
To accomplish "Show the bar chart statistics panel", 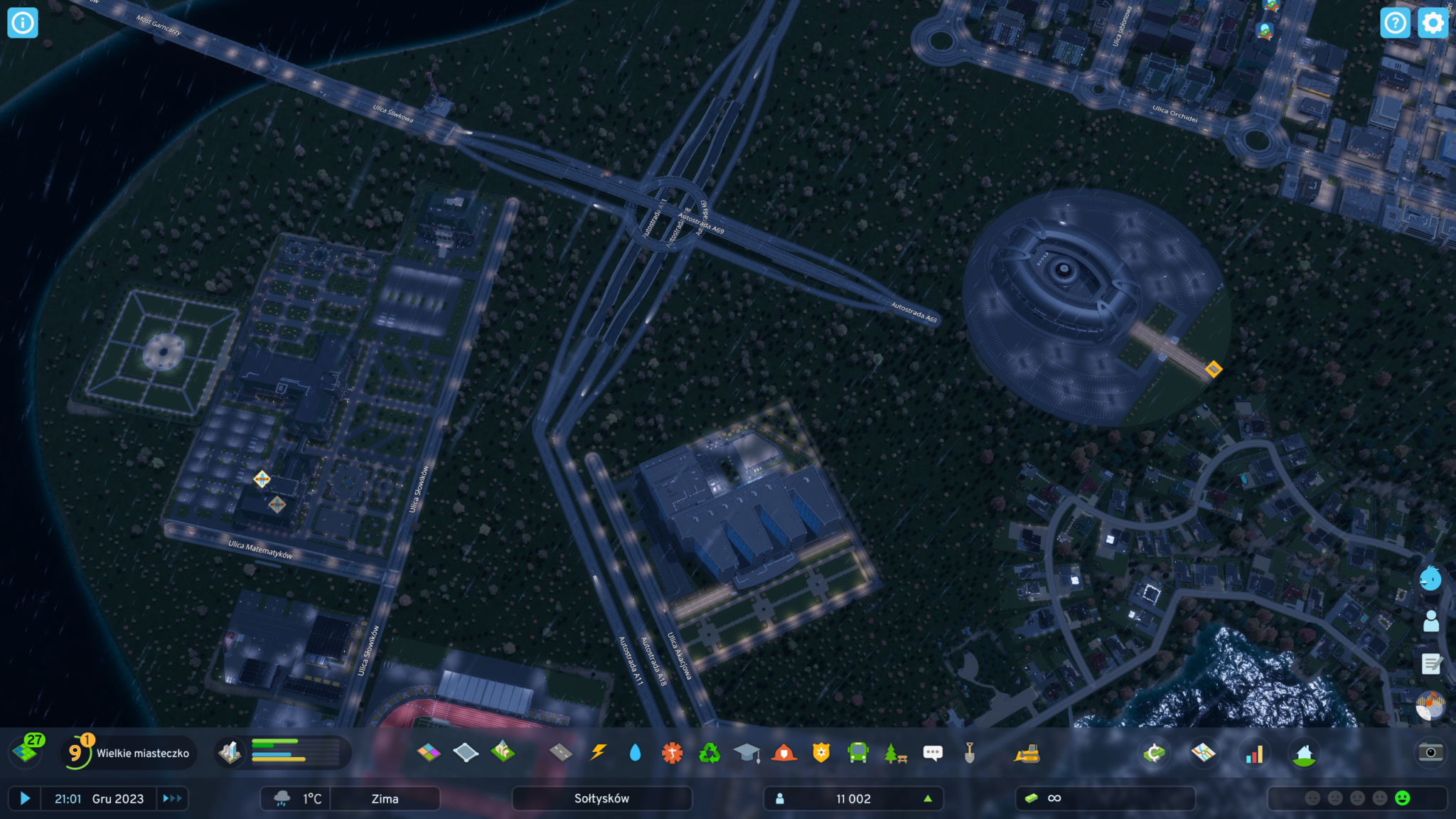I will (1254, 754).
